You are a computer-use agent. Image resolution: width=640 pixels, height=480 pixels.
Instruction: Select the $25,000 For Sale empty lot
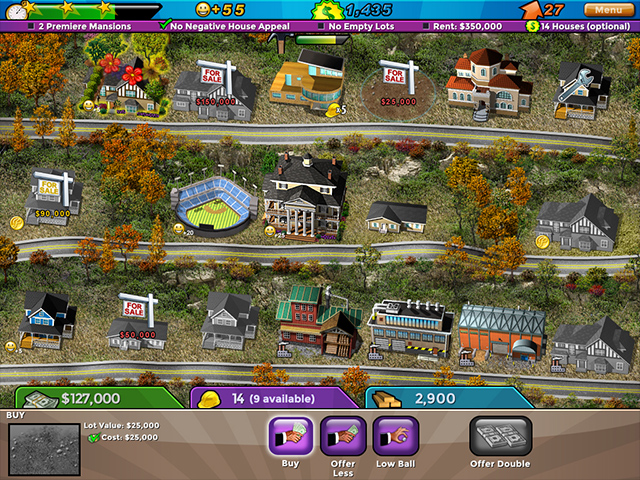pyautogui.click(x=398, y=82)
